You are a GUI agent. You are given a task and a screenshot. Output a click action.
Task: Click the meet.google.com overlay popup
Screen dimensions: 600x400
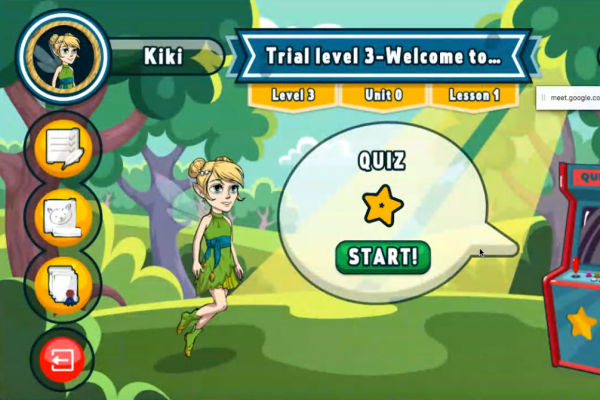pyautogui.click(x=568, y=99)
